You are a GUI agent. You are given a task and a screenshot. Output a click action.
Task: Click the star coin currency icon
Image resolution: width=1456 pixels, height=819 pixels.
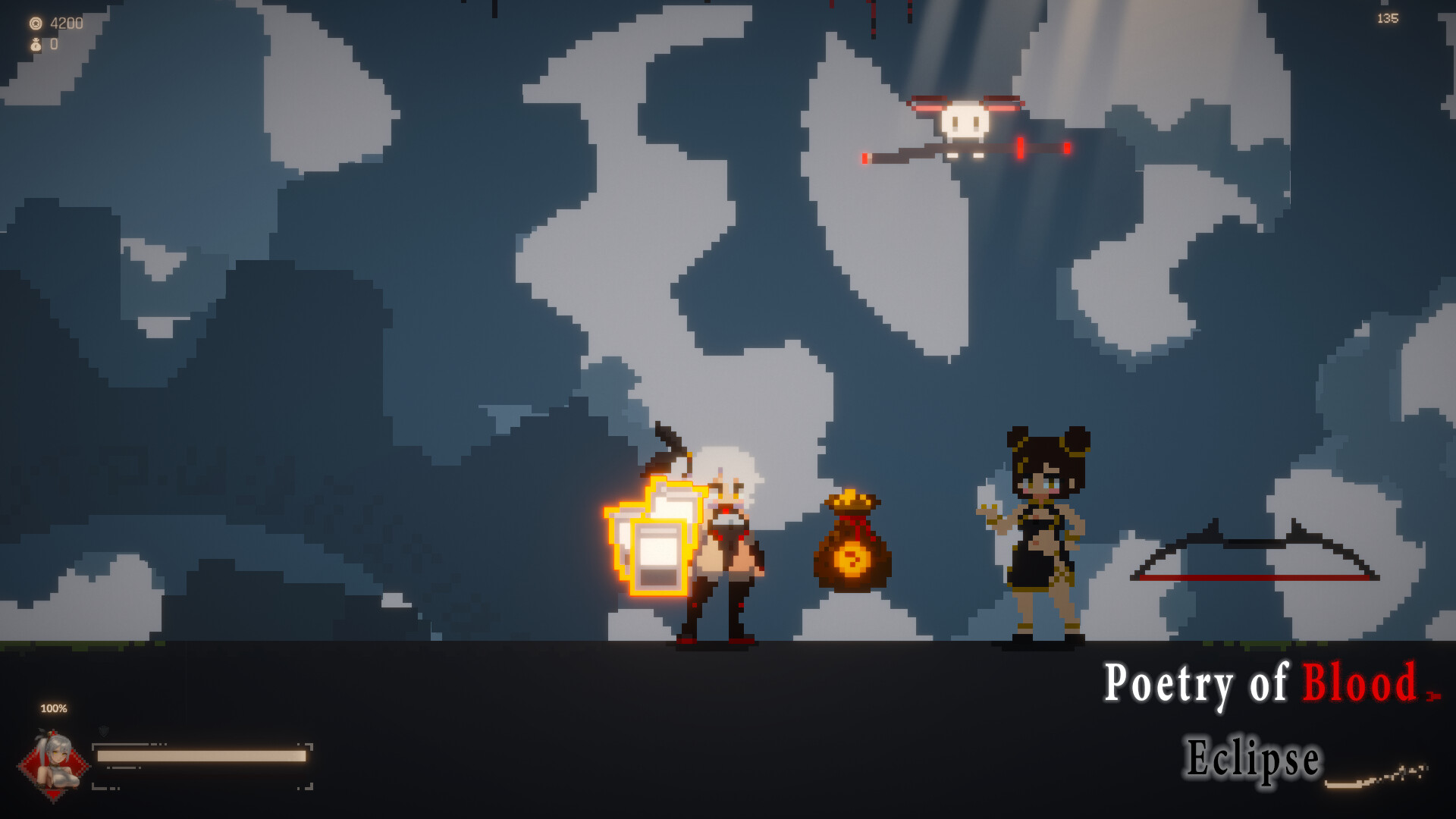point(36,24)
